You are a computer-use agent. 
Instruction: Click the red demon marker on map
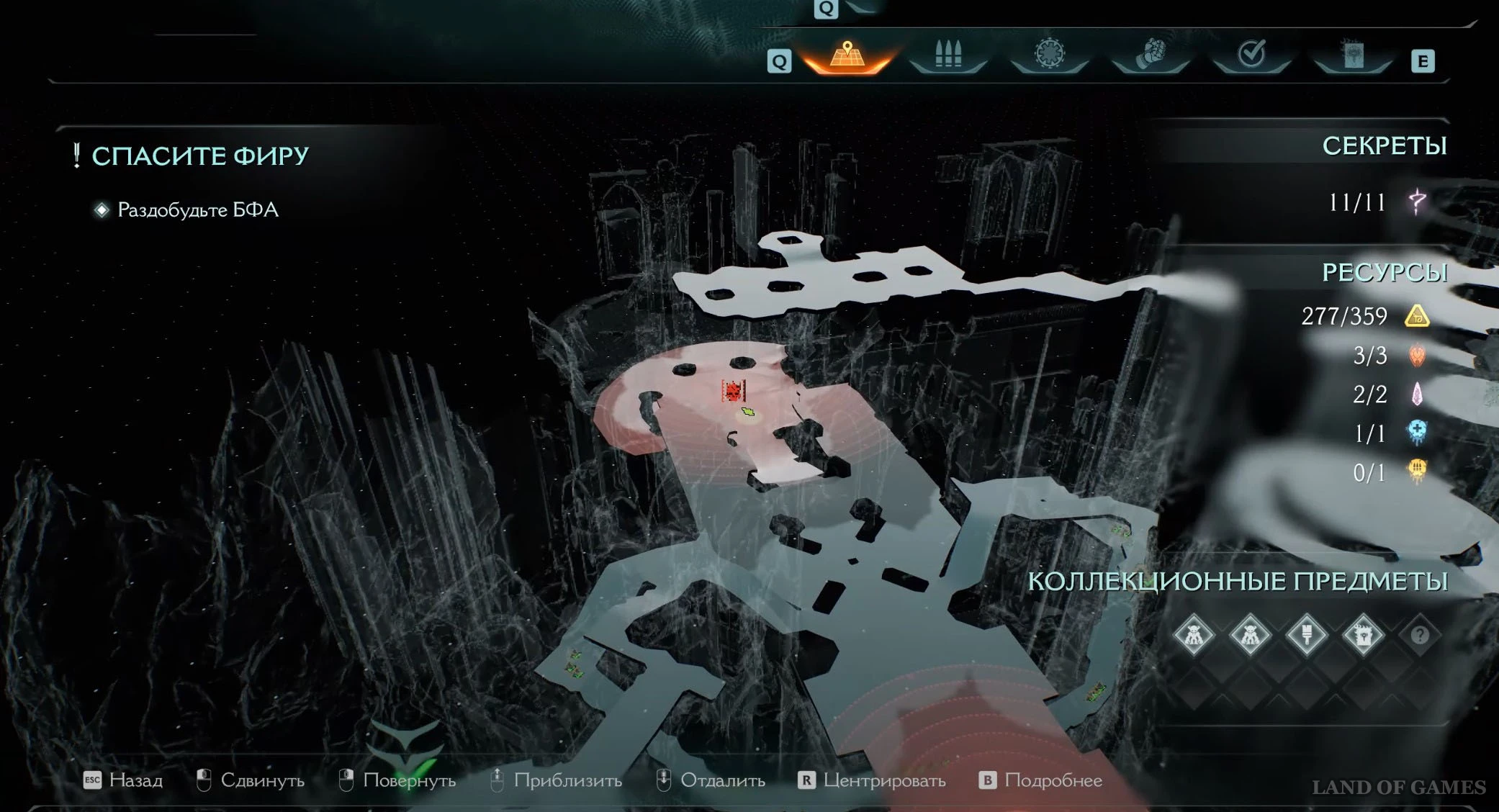(x=733, y=391)
